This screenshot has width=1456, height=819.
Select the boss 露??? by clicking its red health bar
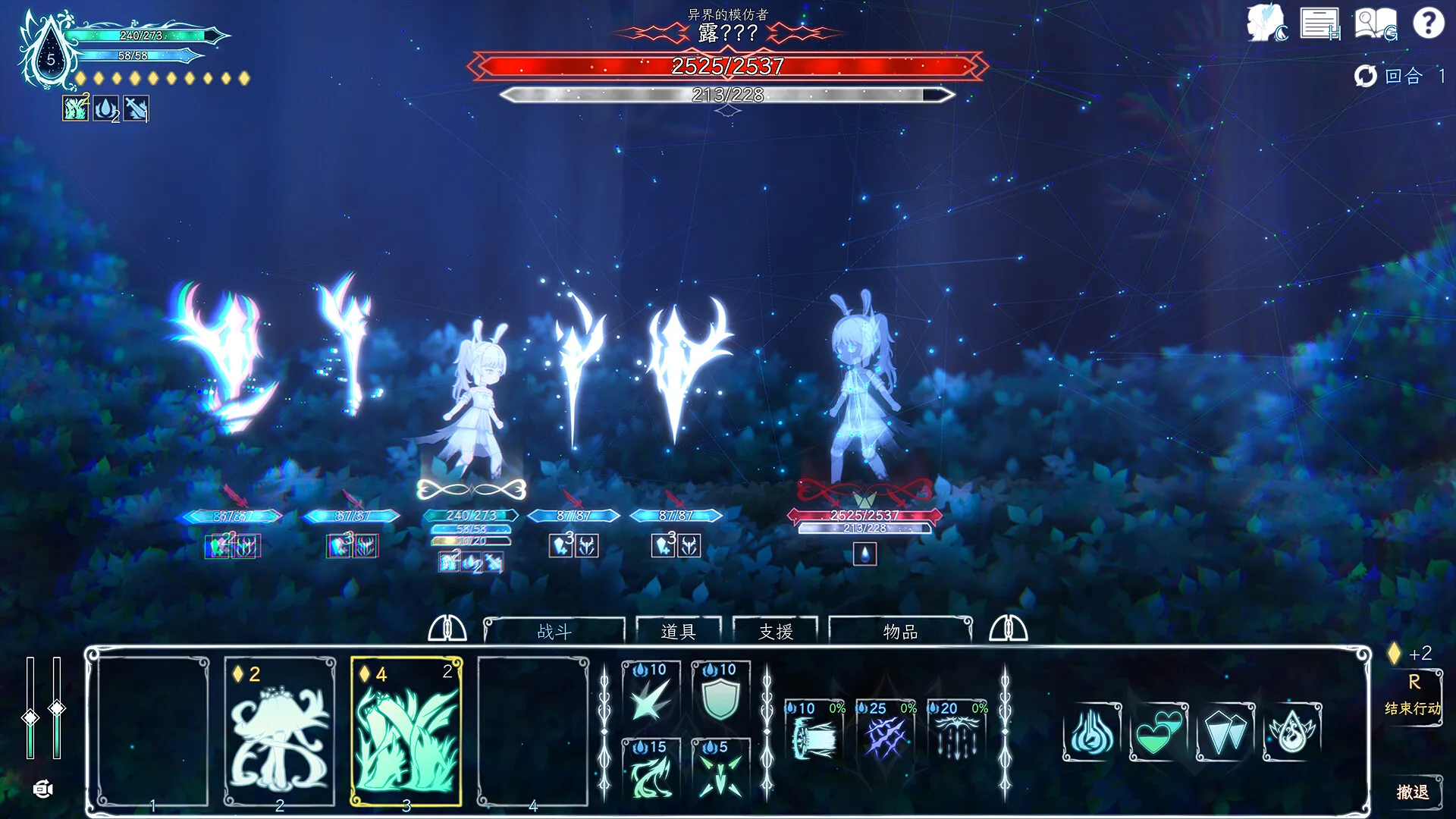tap(726, 67)
